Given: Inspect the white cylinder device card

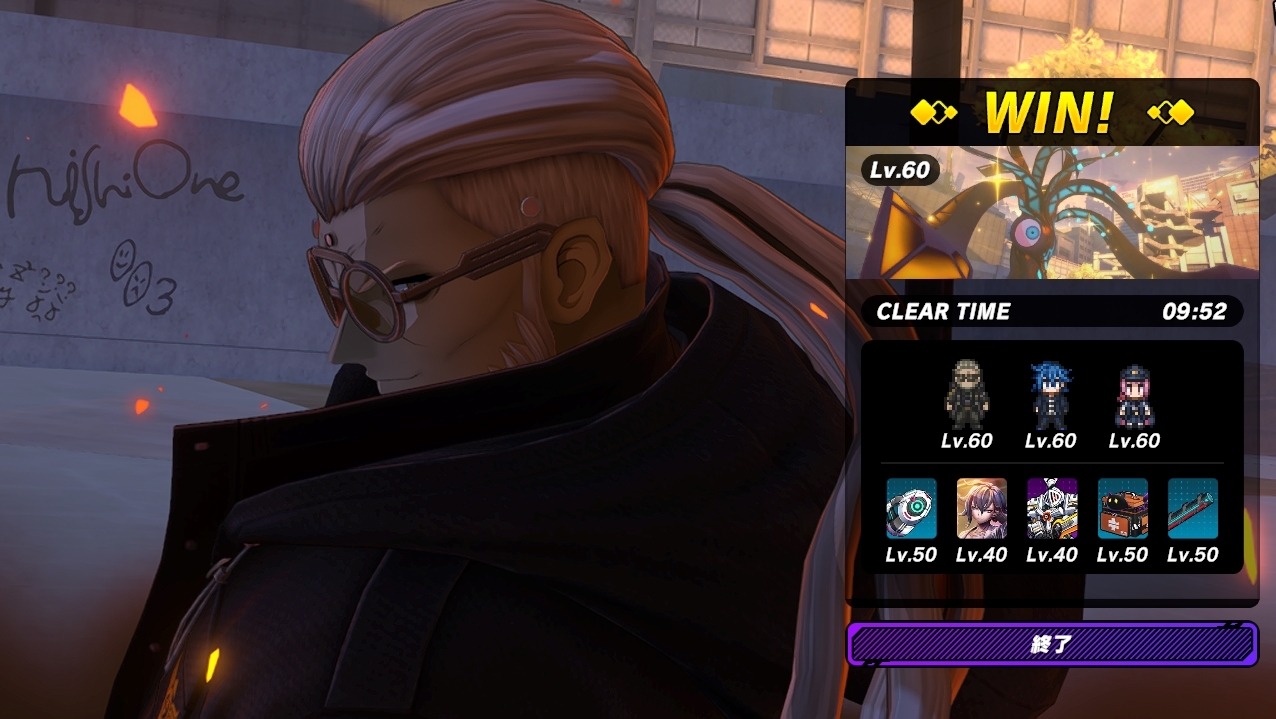Looking at the screenshot, I should [x=911, y=508].
